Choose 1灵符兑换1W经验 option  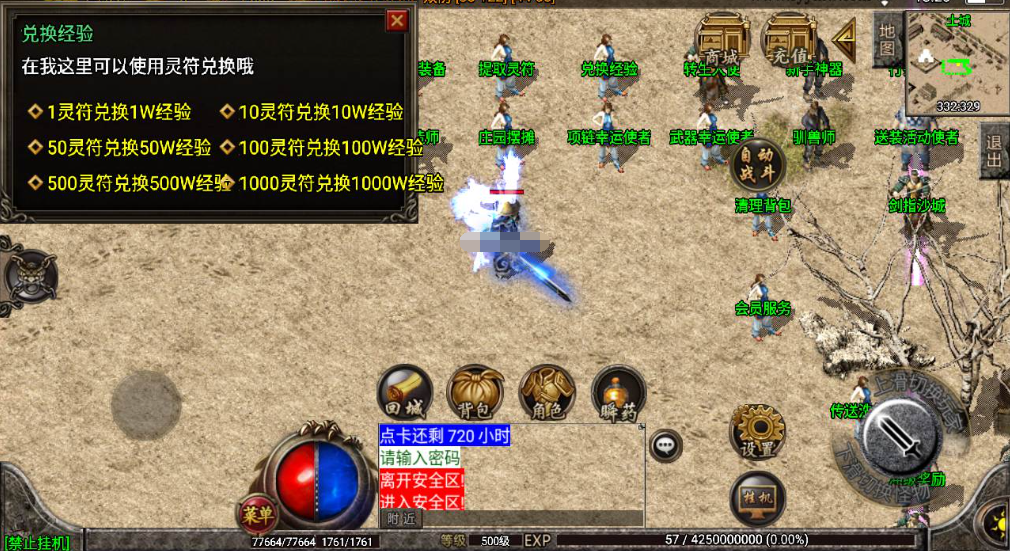(118, 112)
